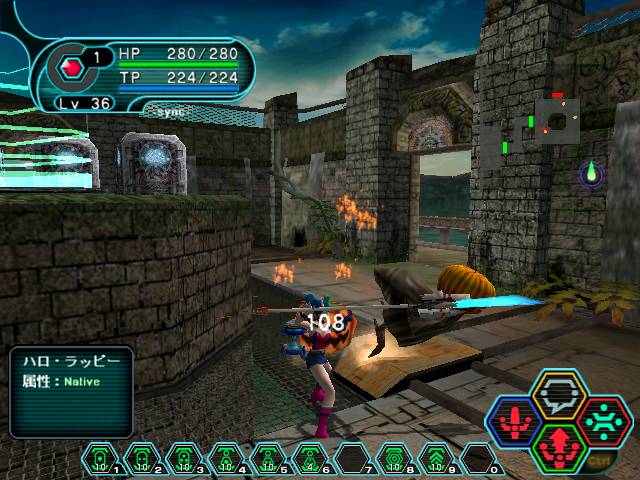Select quick-slot number 1 on the hotbar

[x=100, y=460]
